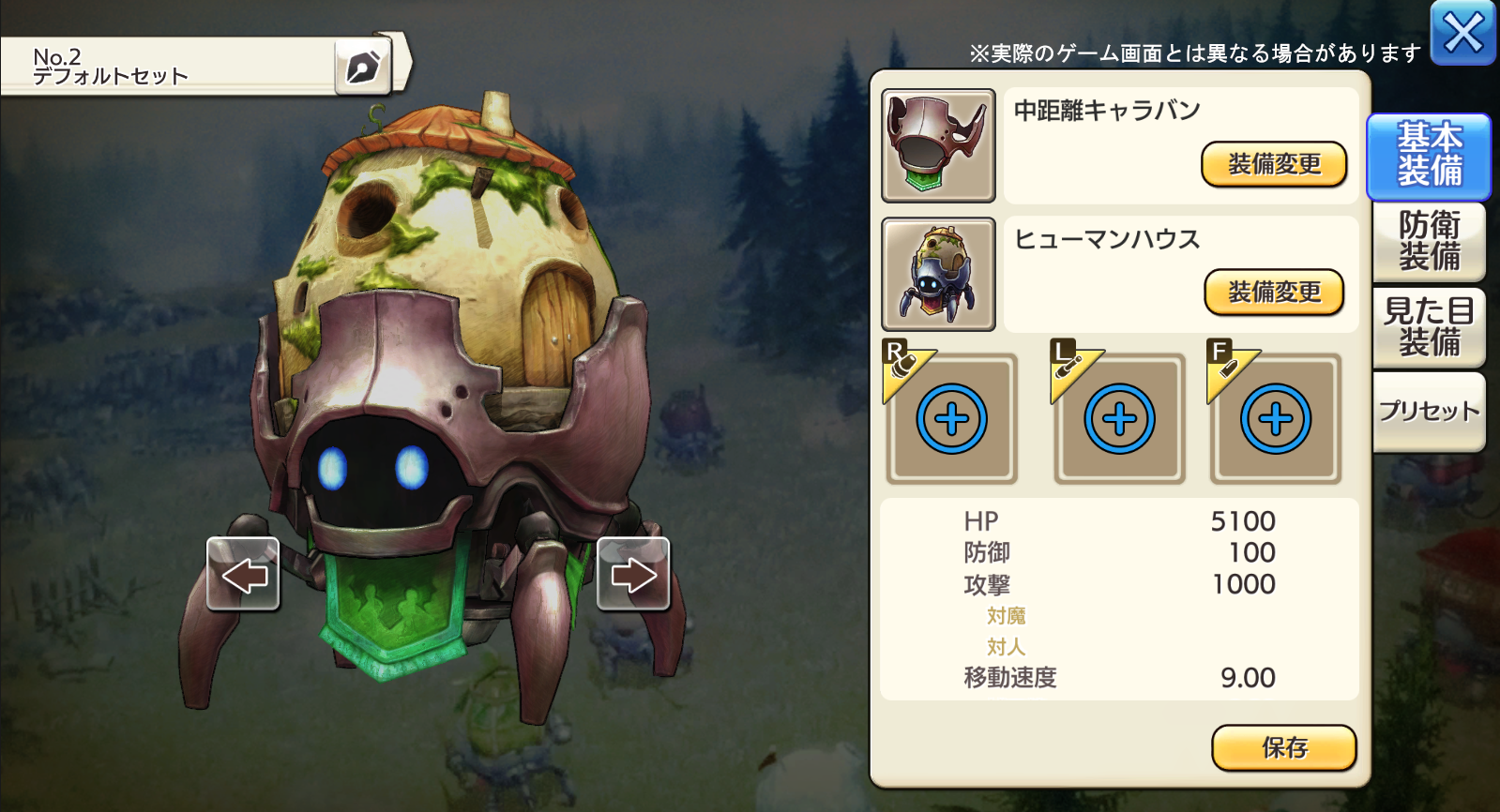Close the equipment screen with the X button
1500x812 pixels.
(1462, 33)
